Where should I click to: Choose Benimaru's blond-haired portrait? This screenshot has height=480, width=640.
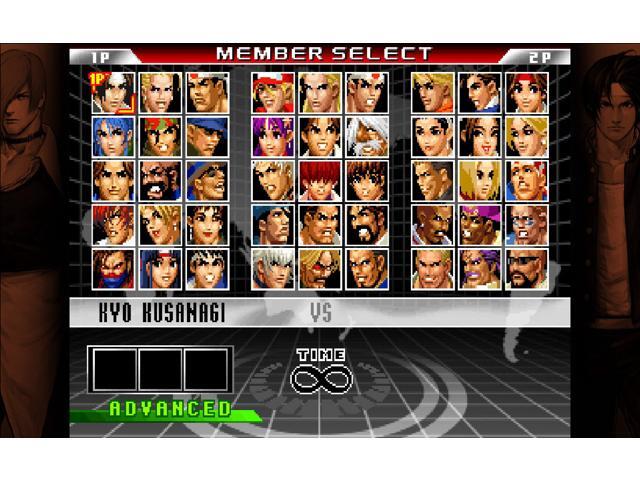point(160,92)
